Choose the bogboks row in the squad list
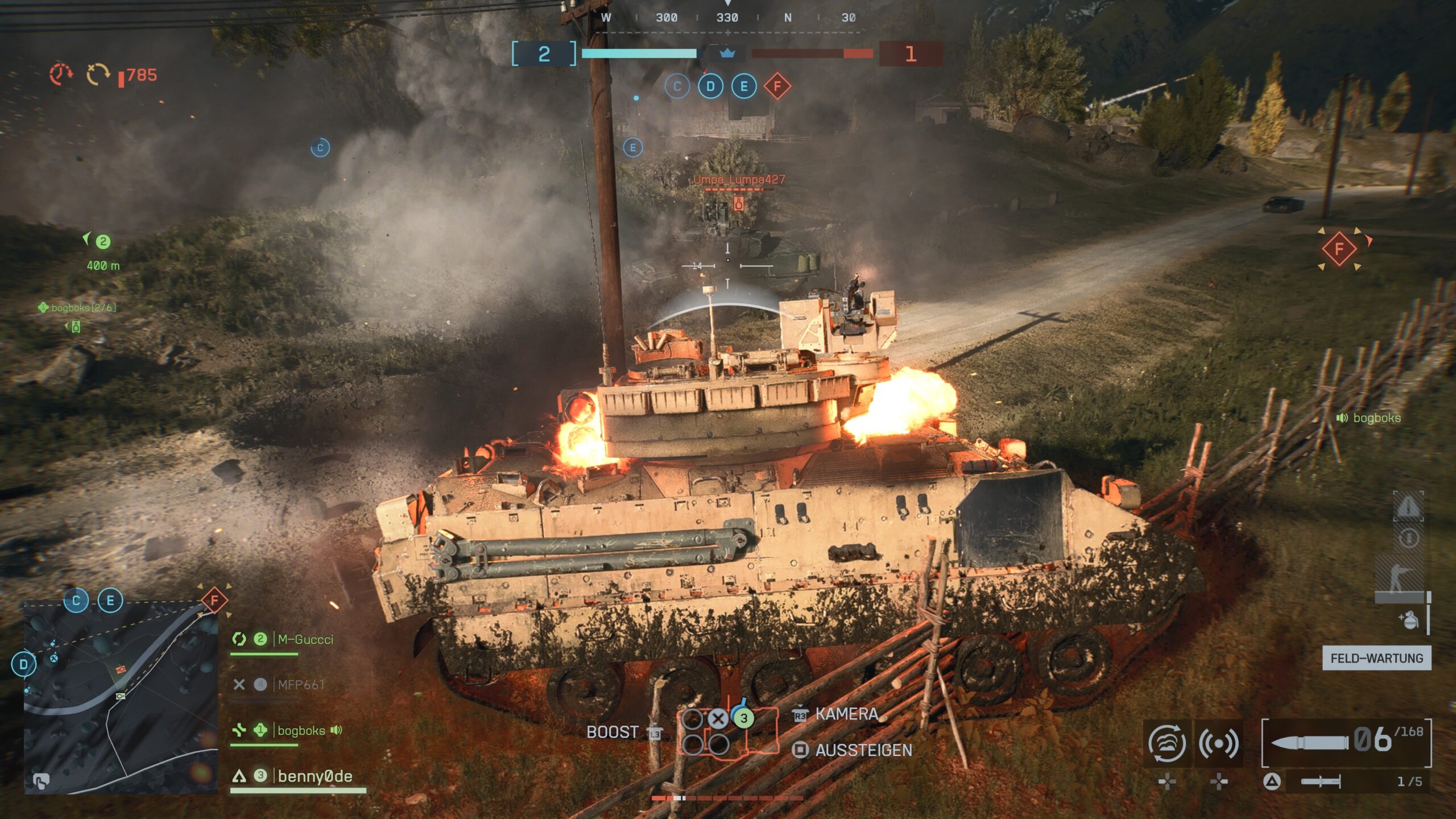1456x819 pixels. (x=301, y=730)
